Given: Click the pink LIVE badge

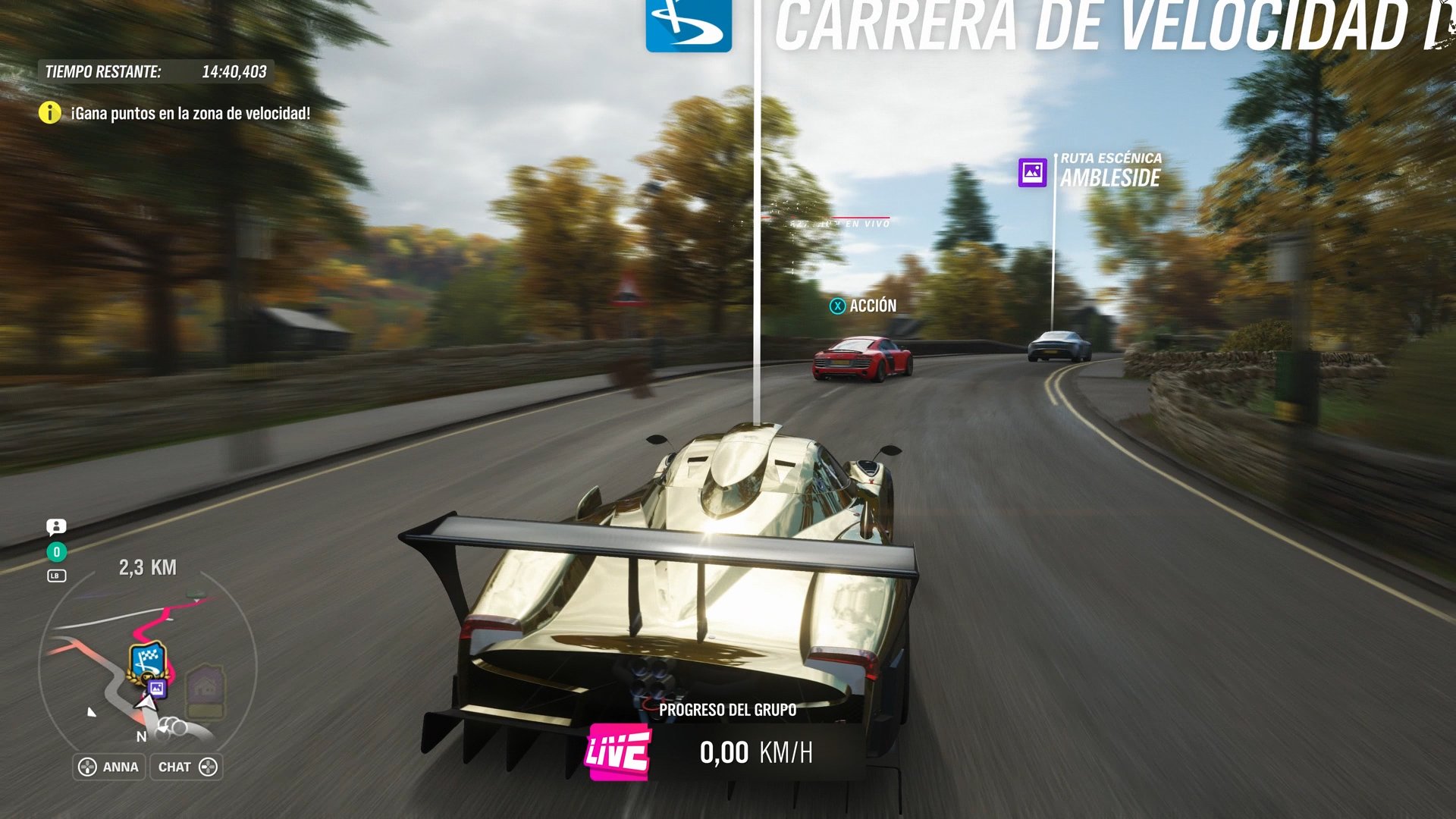Looking at the screenshot, I should tap(618, 753).
